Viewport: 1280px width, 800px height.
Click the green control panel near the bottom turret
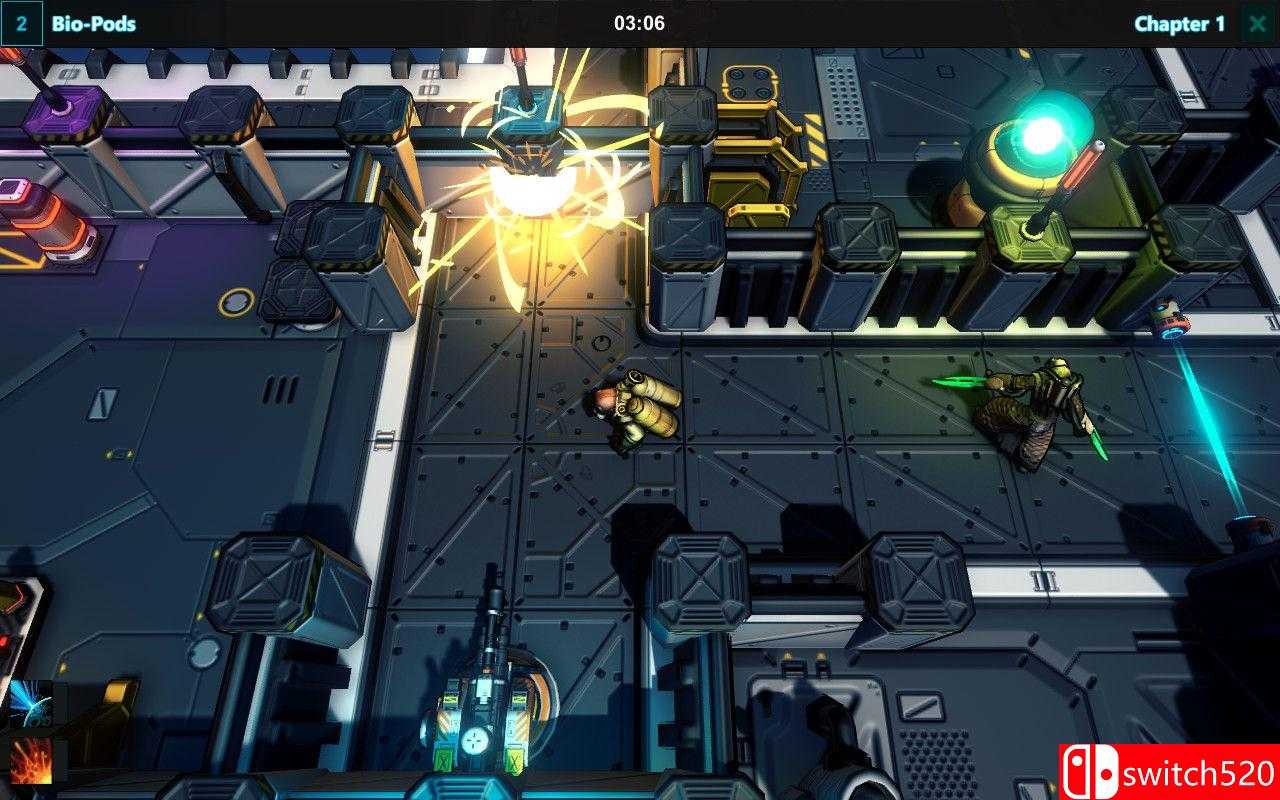[514, 760]
